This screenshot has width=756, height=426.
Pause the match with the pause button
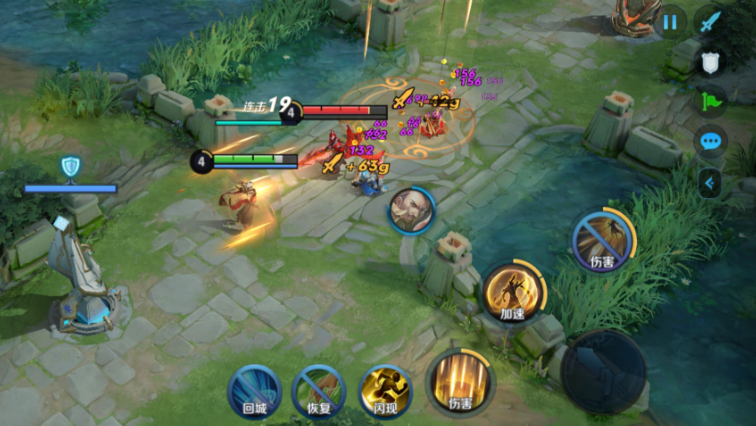pos(670,21)
